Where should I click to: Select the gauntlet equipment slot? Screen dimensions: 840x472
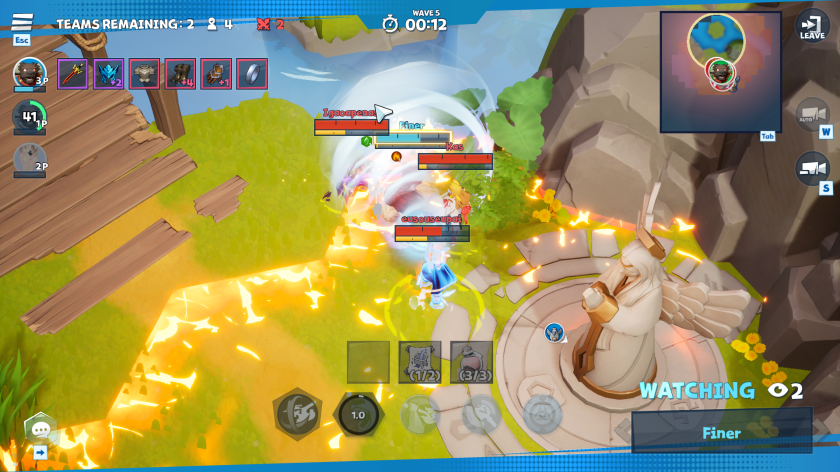216,74
